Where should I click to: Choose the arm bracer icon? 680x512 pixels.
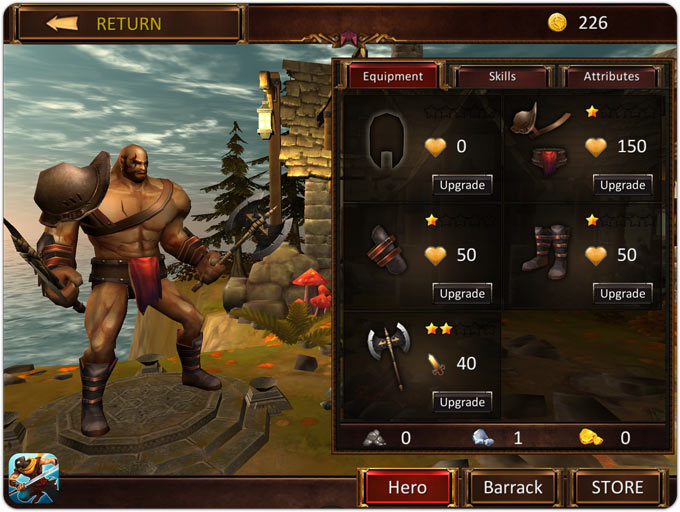pos(387,254)
